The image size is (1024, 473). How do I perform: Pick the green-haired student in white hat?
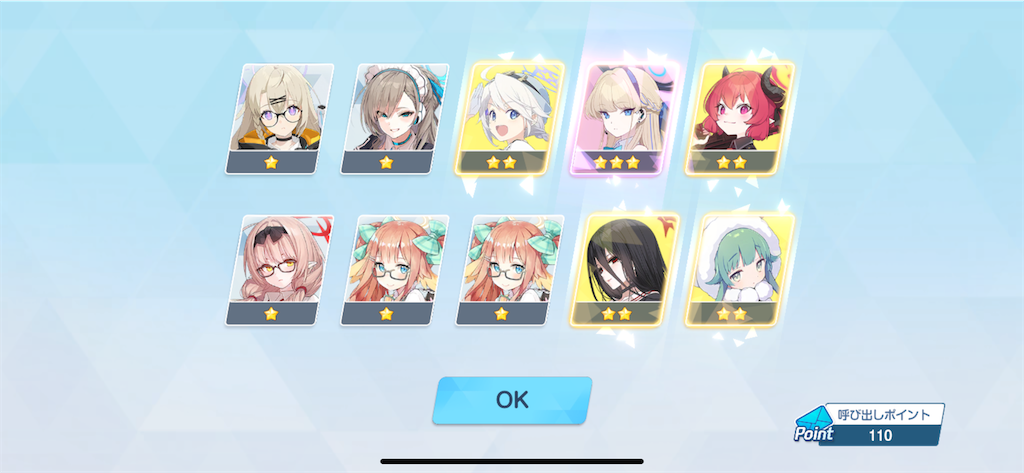[740, 269]
